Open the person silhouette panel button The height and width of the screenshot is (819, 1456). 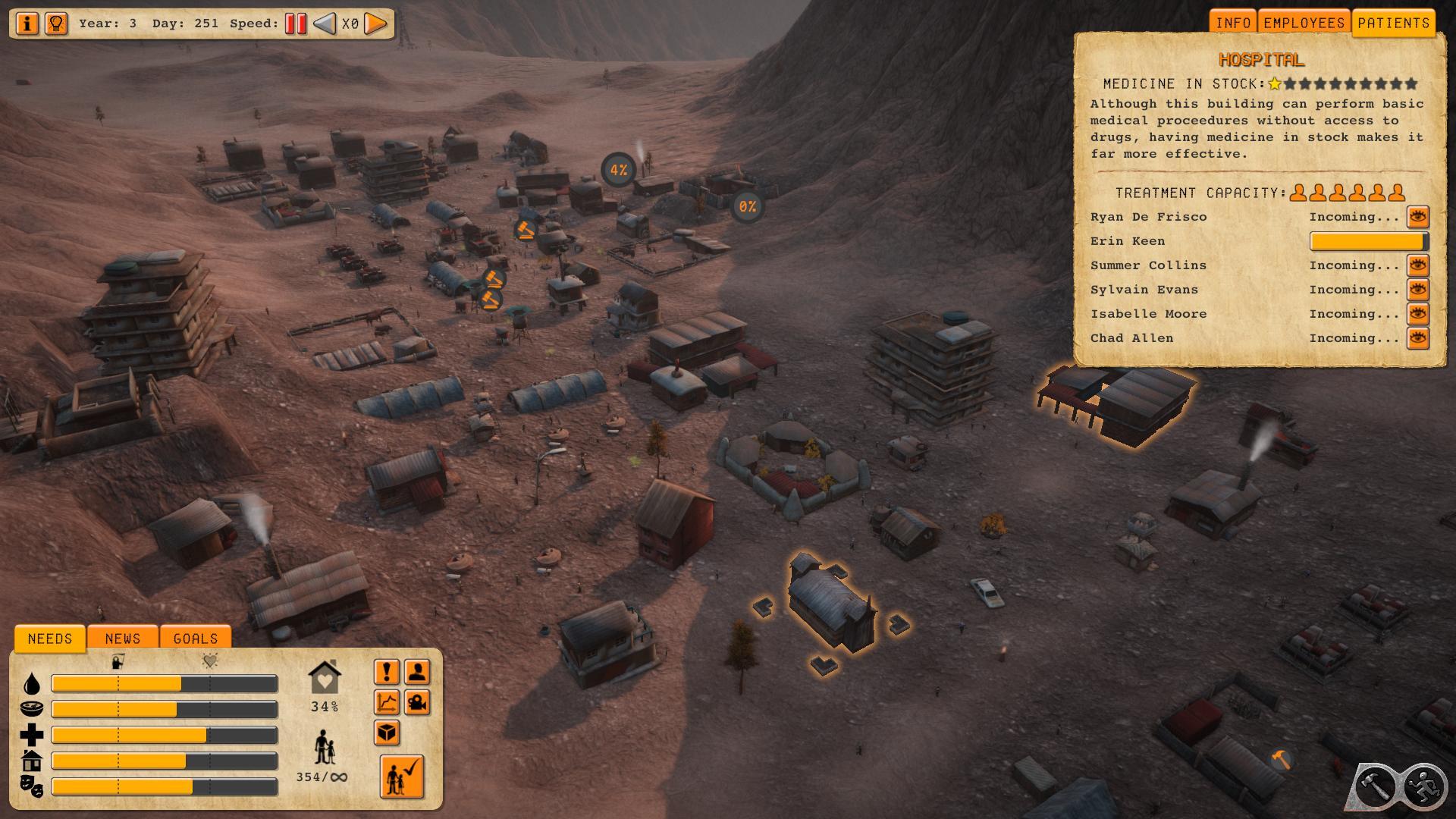coord(417,672)
